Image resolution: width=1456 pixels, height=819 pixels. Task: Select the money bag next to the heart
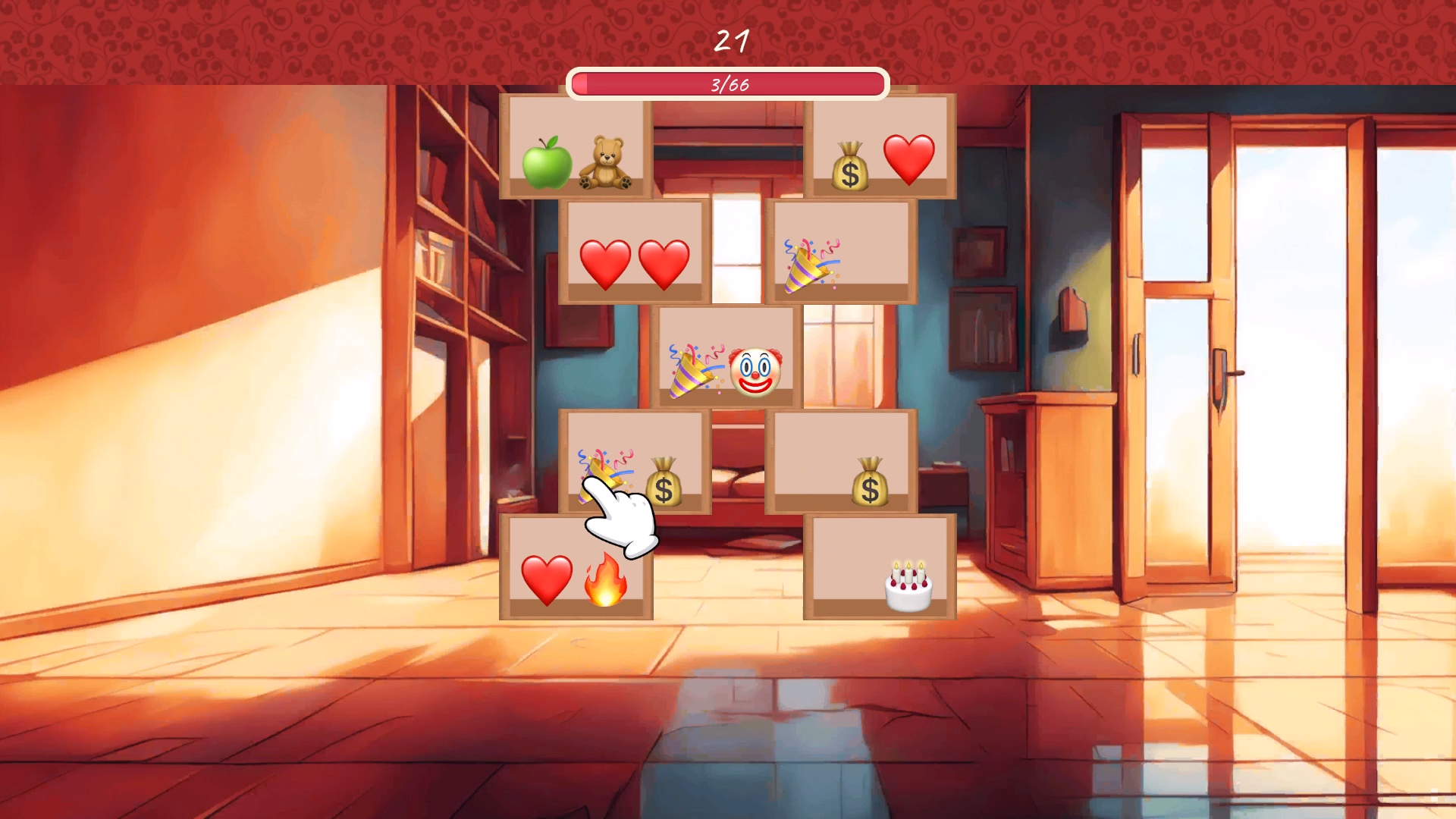(851, 162)
